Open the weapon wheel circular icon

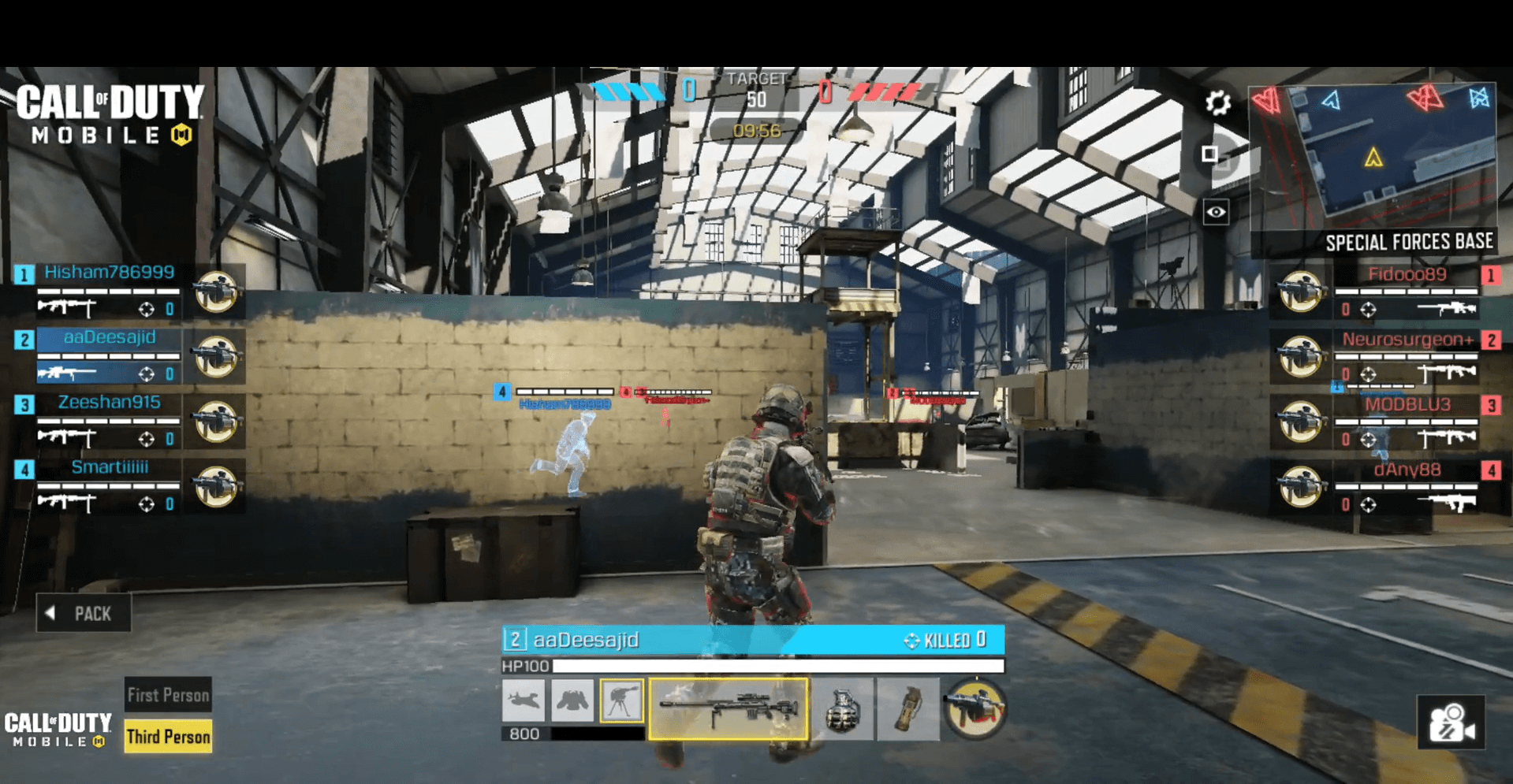[x=978, y=710]
